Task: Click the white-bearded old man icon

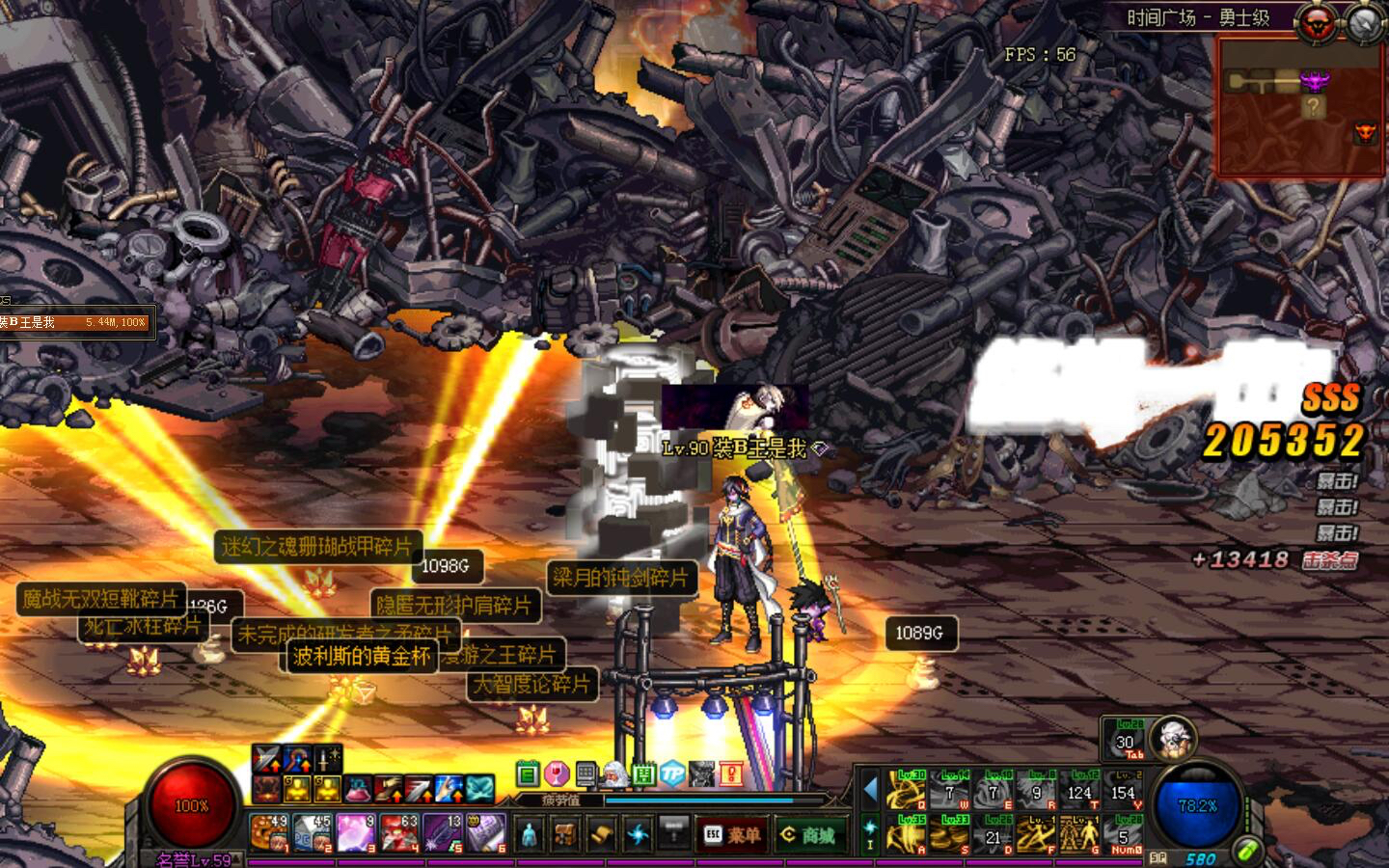Action: pos(614,773)
